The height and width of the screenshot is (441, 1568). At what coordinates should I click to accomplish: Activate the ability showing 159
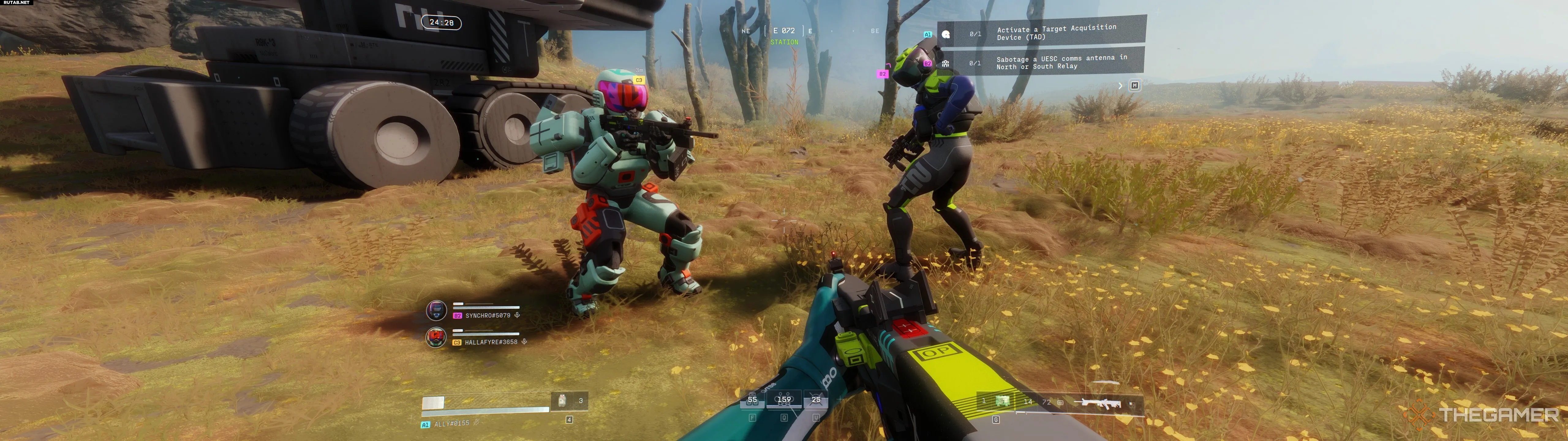coord(784,400)
